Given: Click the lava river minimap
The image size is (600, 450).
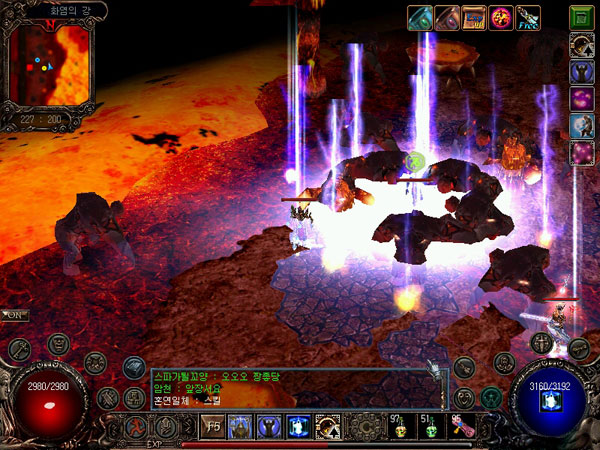Looking at the screenshot, I should pyautogui.click(x=50, y=65).
